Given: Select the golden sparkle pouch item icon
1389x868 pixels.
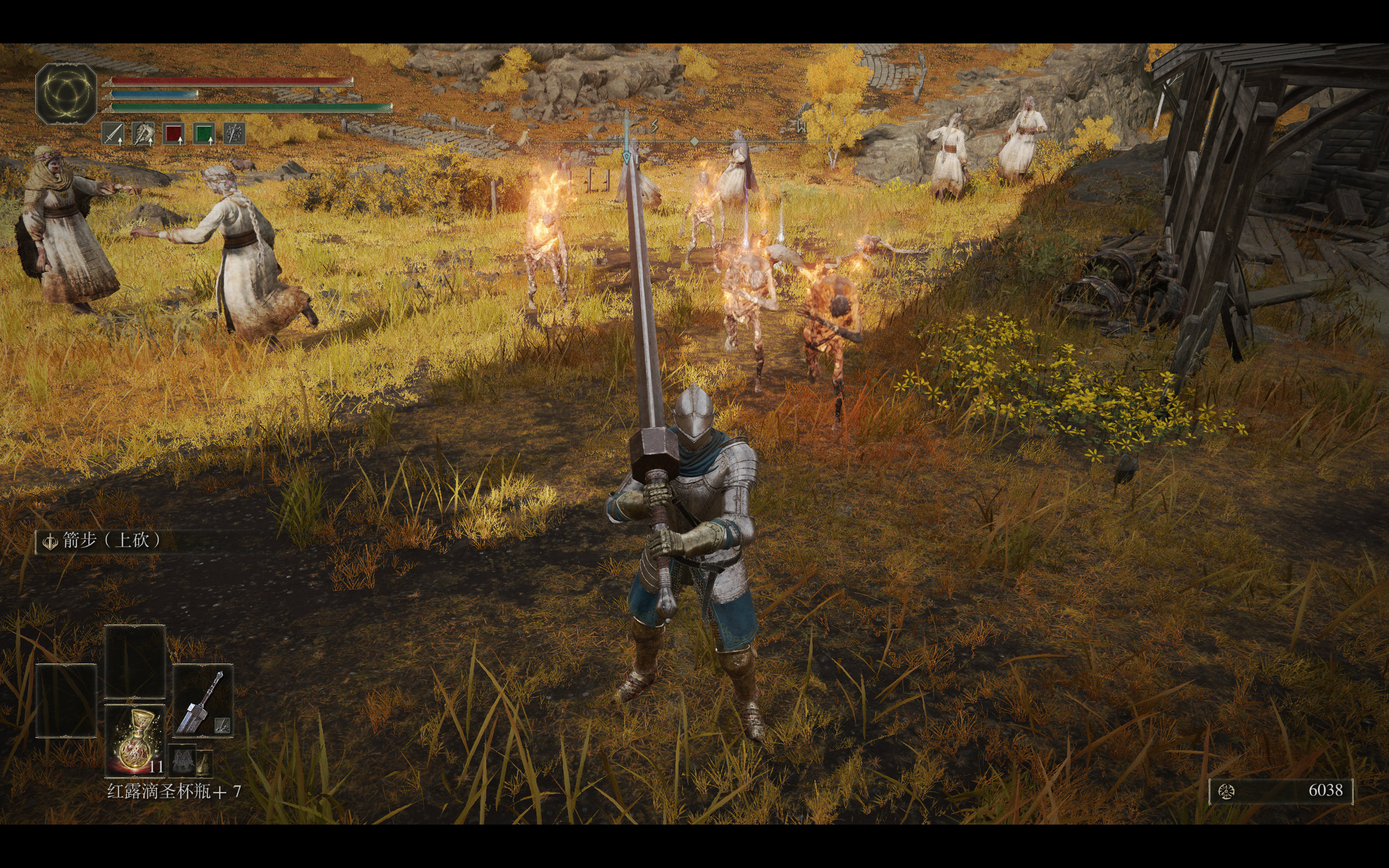Looking at the screenshot, I should click(204, 762).
